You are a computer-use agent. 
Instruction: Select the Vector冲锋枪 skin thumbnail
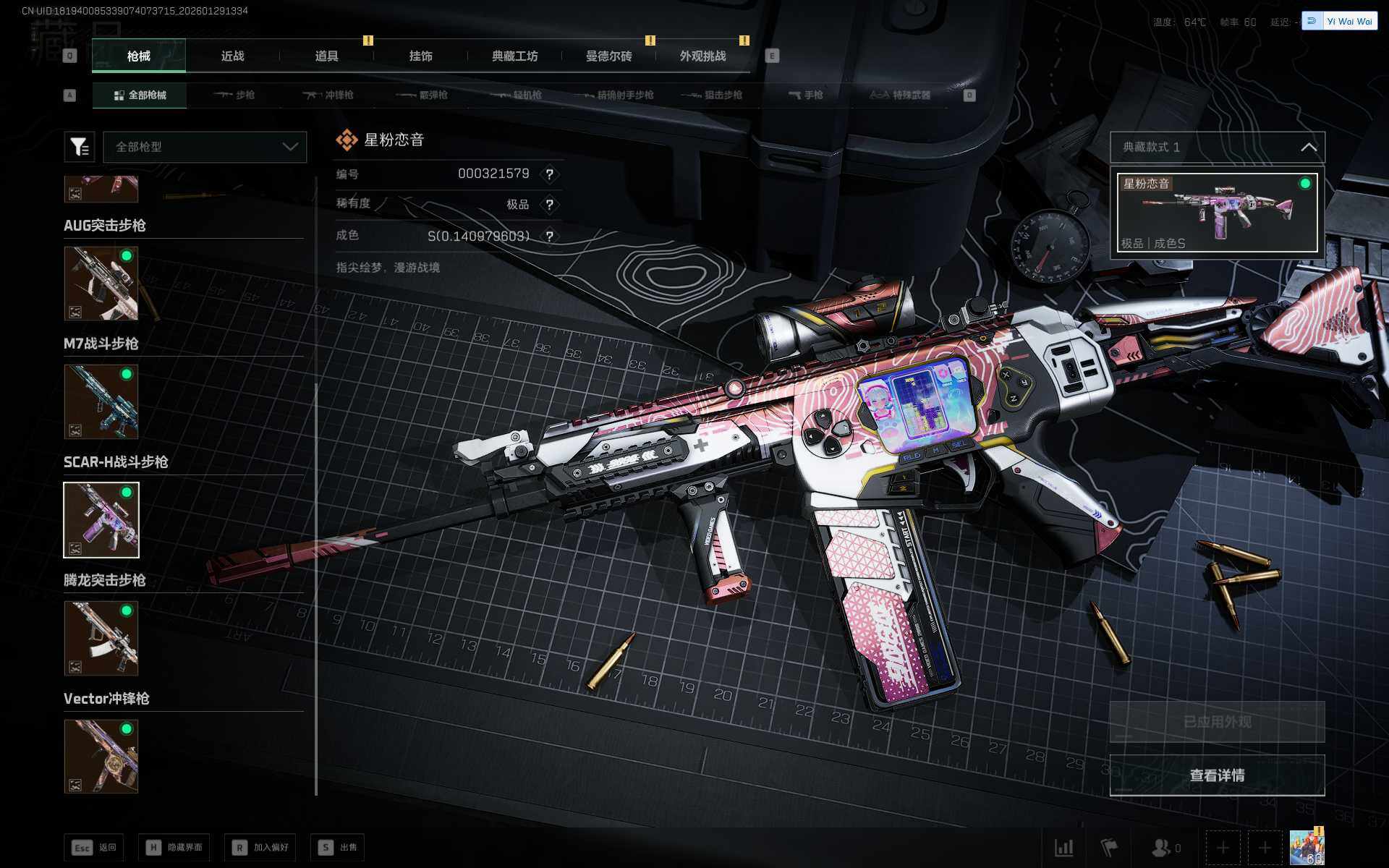point(101,756)
